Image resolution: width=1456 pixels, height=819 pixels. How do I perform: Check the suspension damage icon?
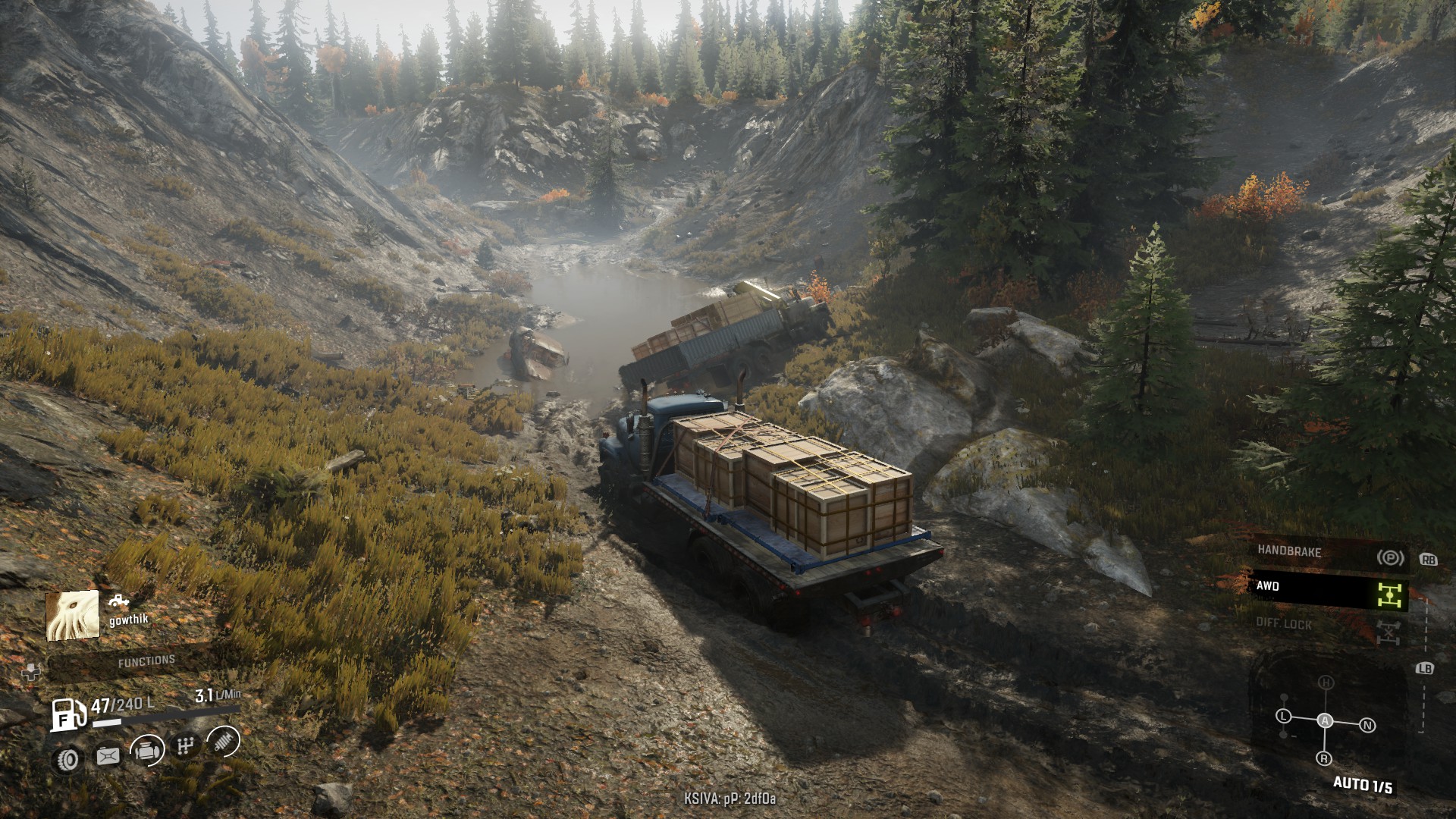click(222, 742)
